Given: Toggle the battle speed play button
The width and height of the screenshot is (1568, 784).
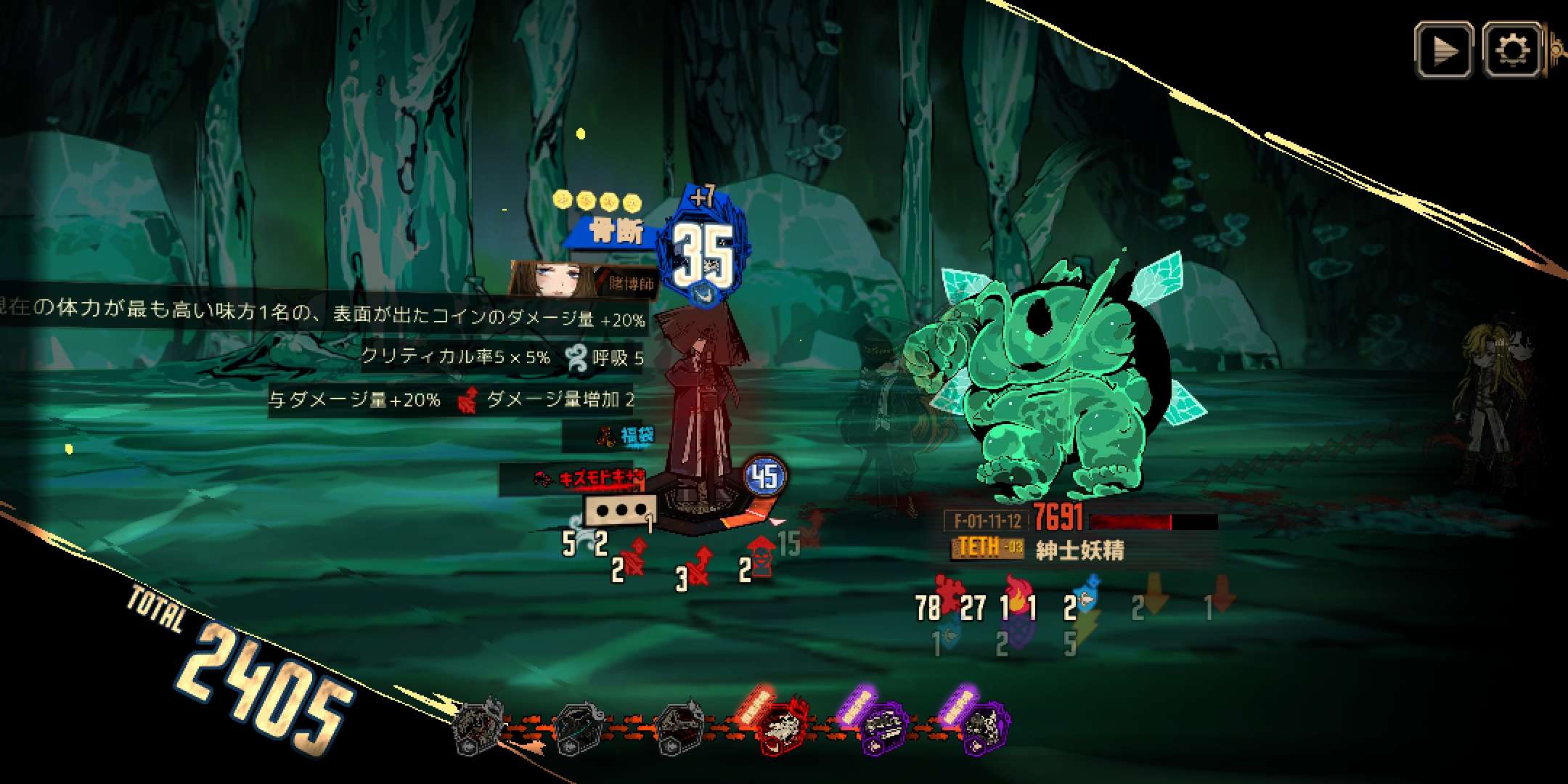Looking at the screenshot, I should tap(1444, 50).
